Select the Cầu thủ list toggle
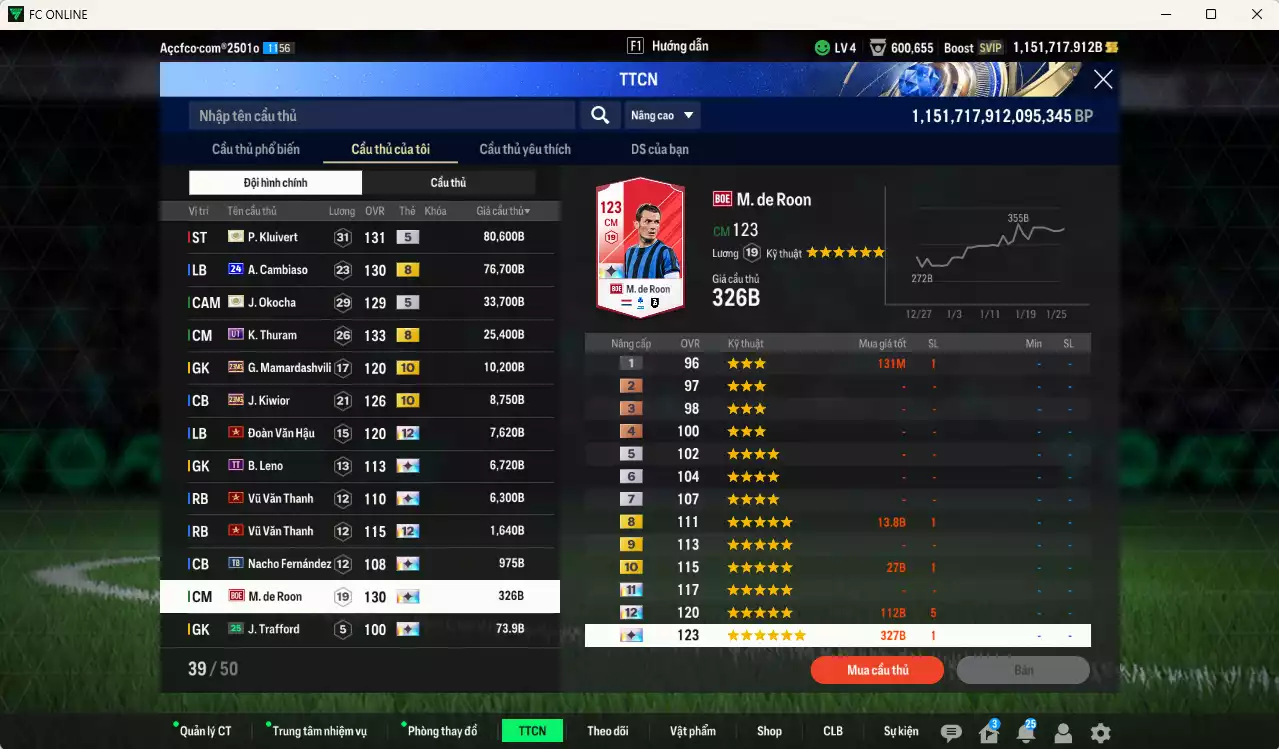The image size is (1279, 749). (x=448, y=183)
